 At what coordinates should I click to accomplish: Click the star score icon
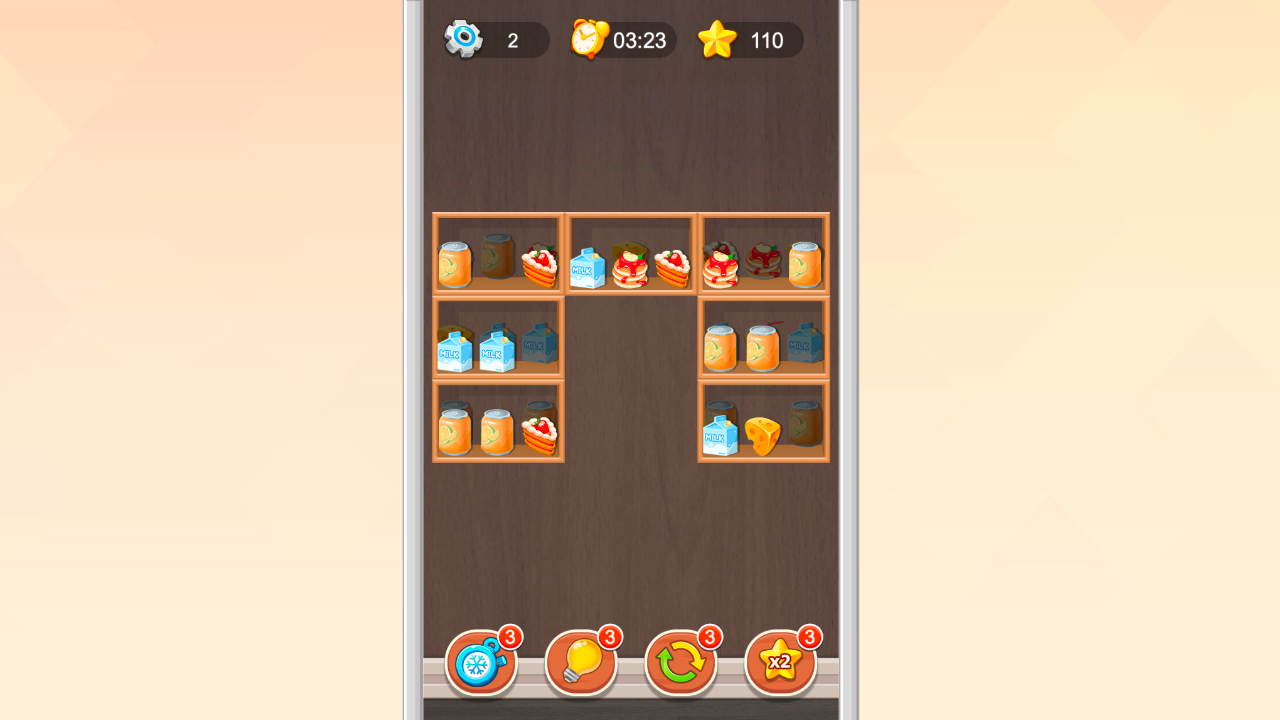(x=717, y=39)
